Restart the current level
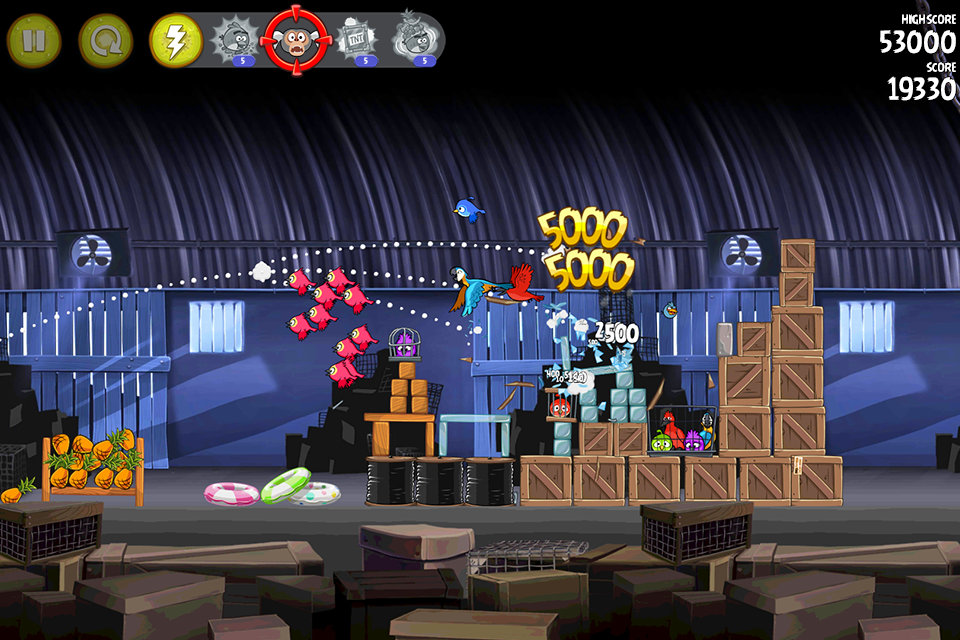 (105, 41)
